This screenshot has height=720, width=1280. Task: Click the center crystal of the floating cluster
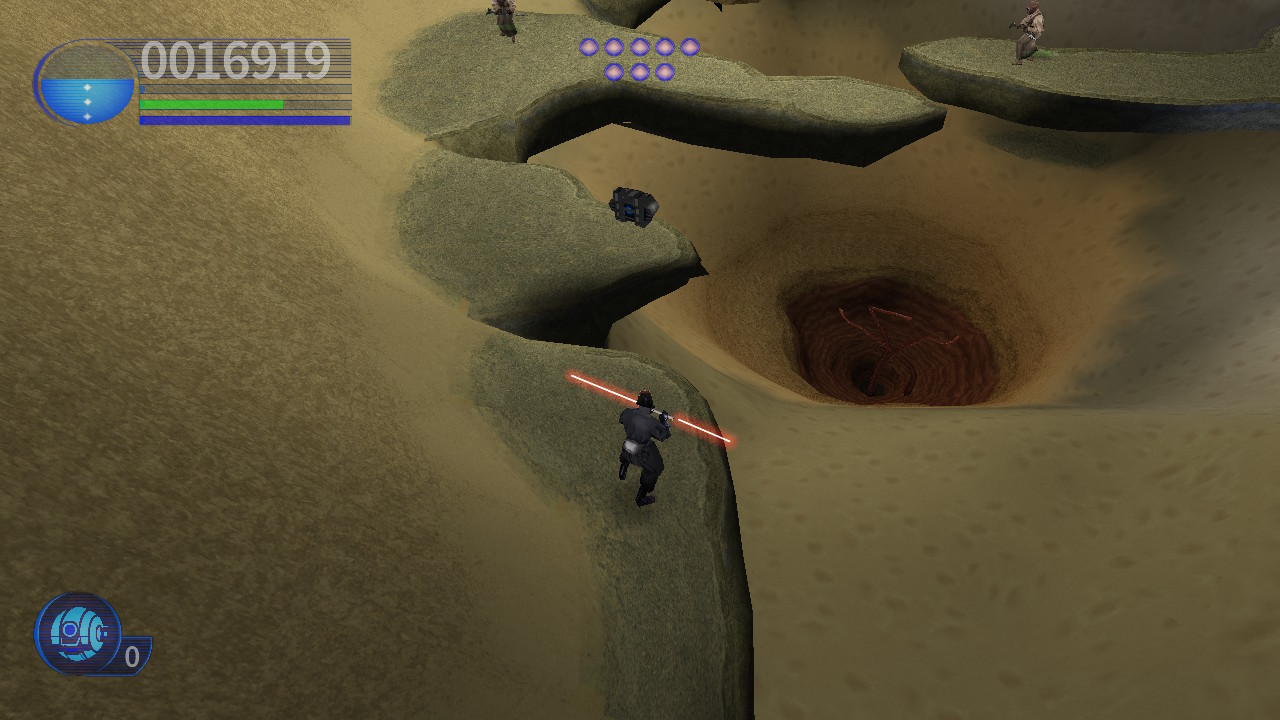tap(640, 47)
